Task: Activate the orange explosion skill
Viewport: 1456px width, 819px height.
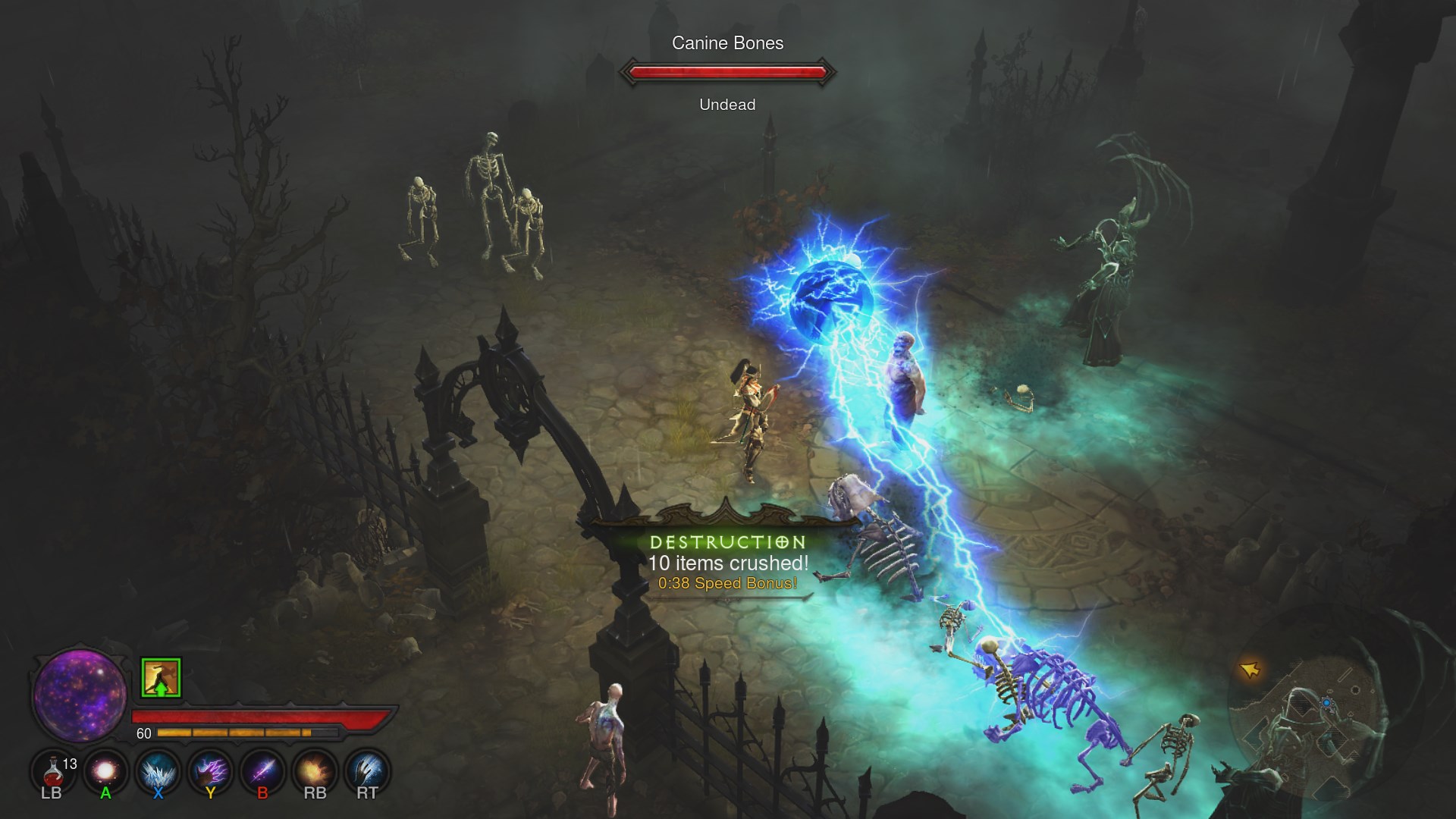Action: pos(315,772)
